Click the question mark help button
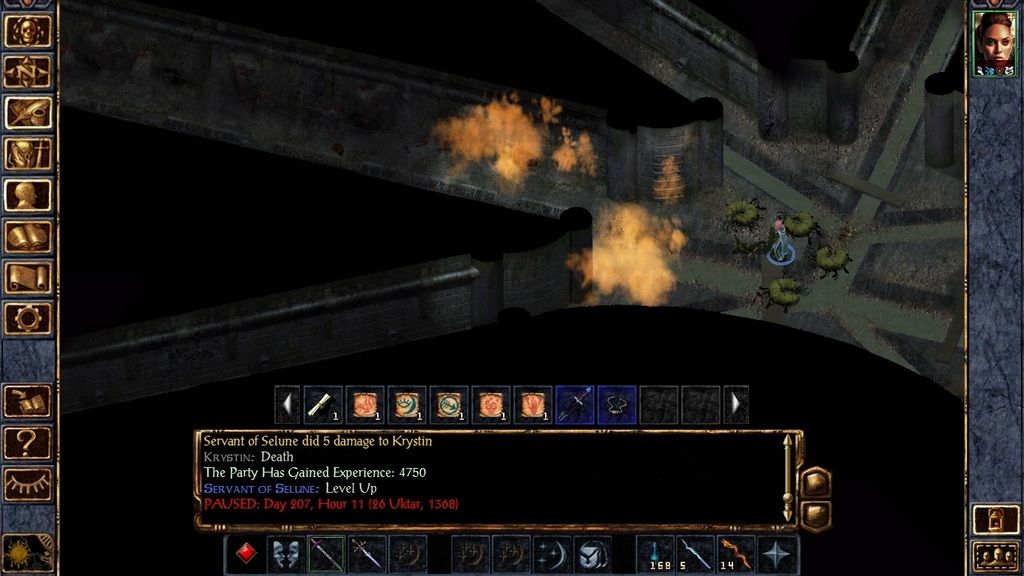Screen dimensions: 1024x576 [x=28, y=441]
